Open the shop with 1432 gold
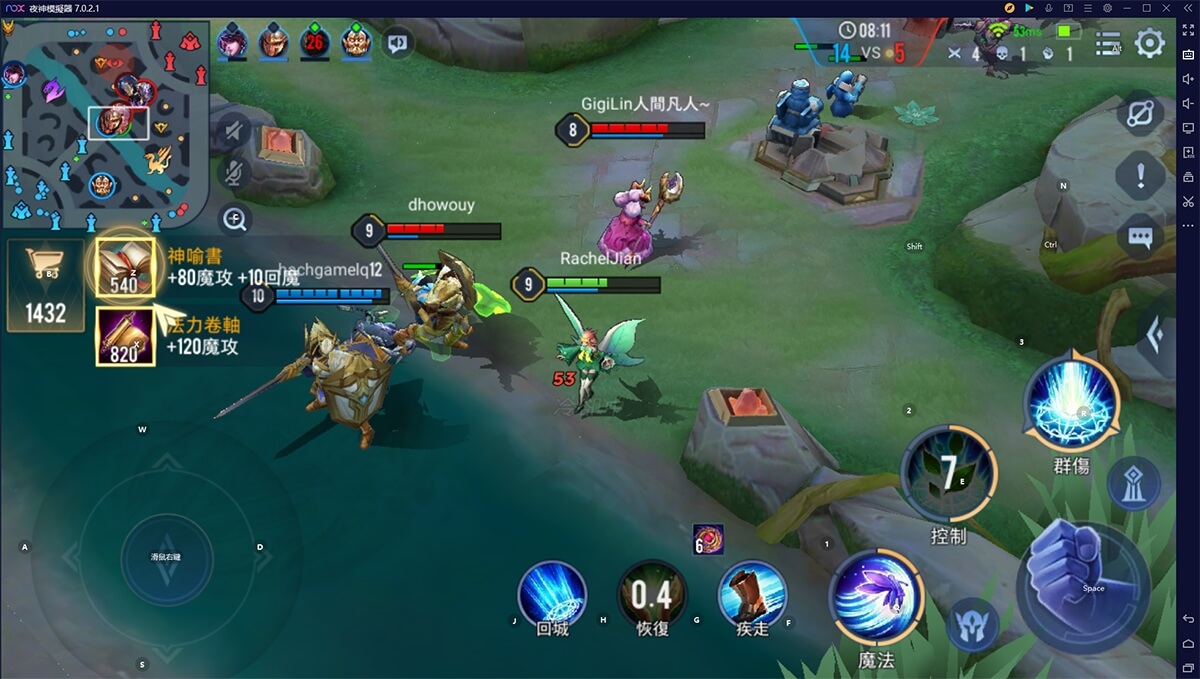 pos(45,285)
